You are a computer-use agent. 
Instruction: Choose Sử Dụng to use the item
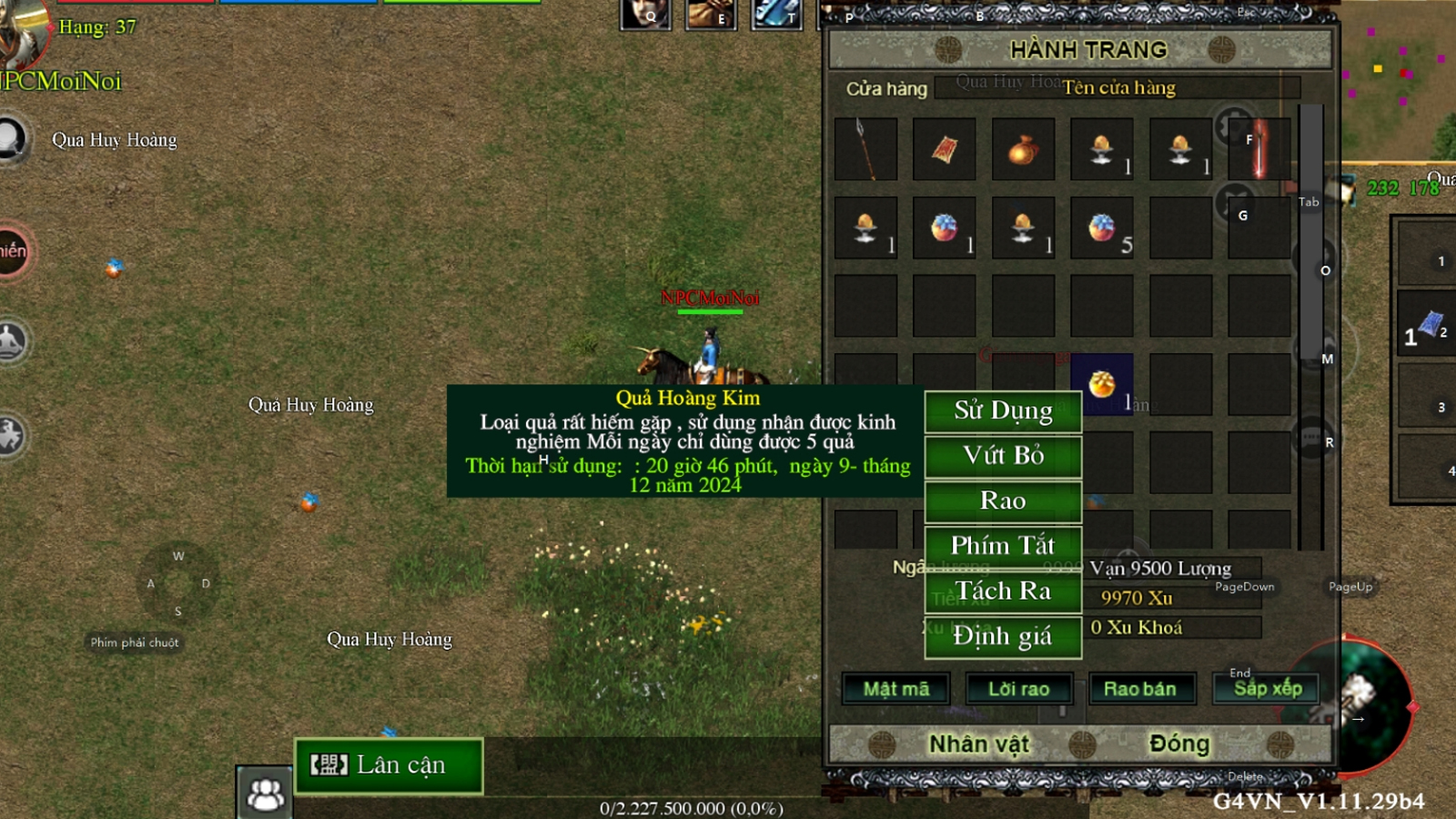1003,411
